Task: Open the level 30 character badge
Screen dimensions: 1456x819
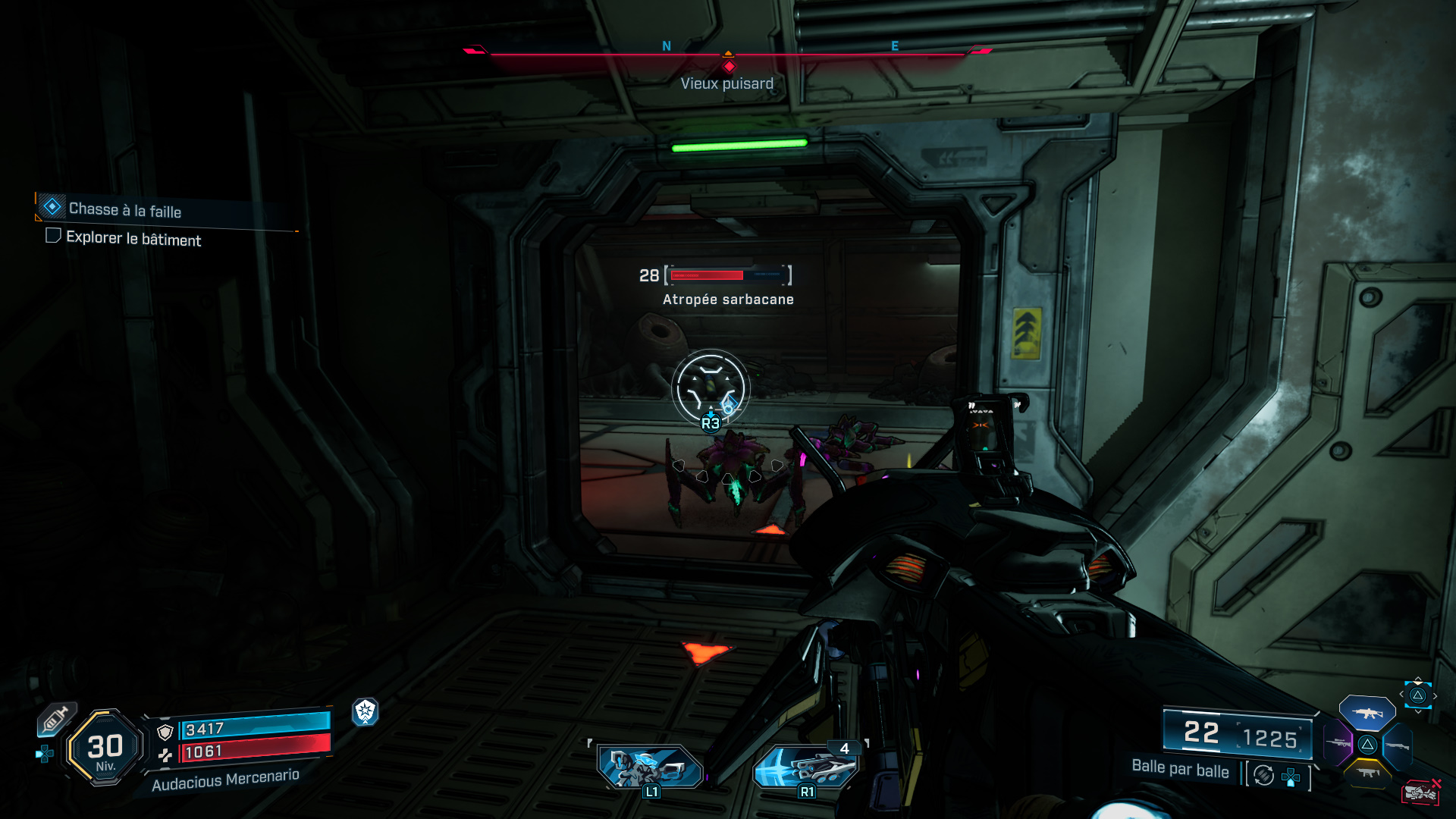Action: pos(105,748)
